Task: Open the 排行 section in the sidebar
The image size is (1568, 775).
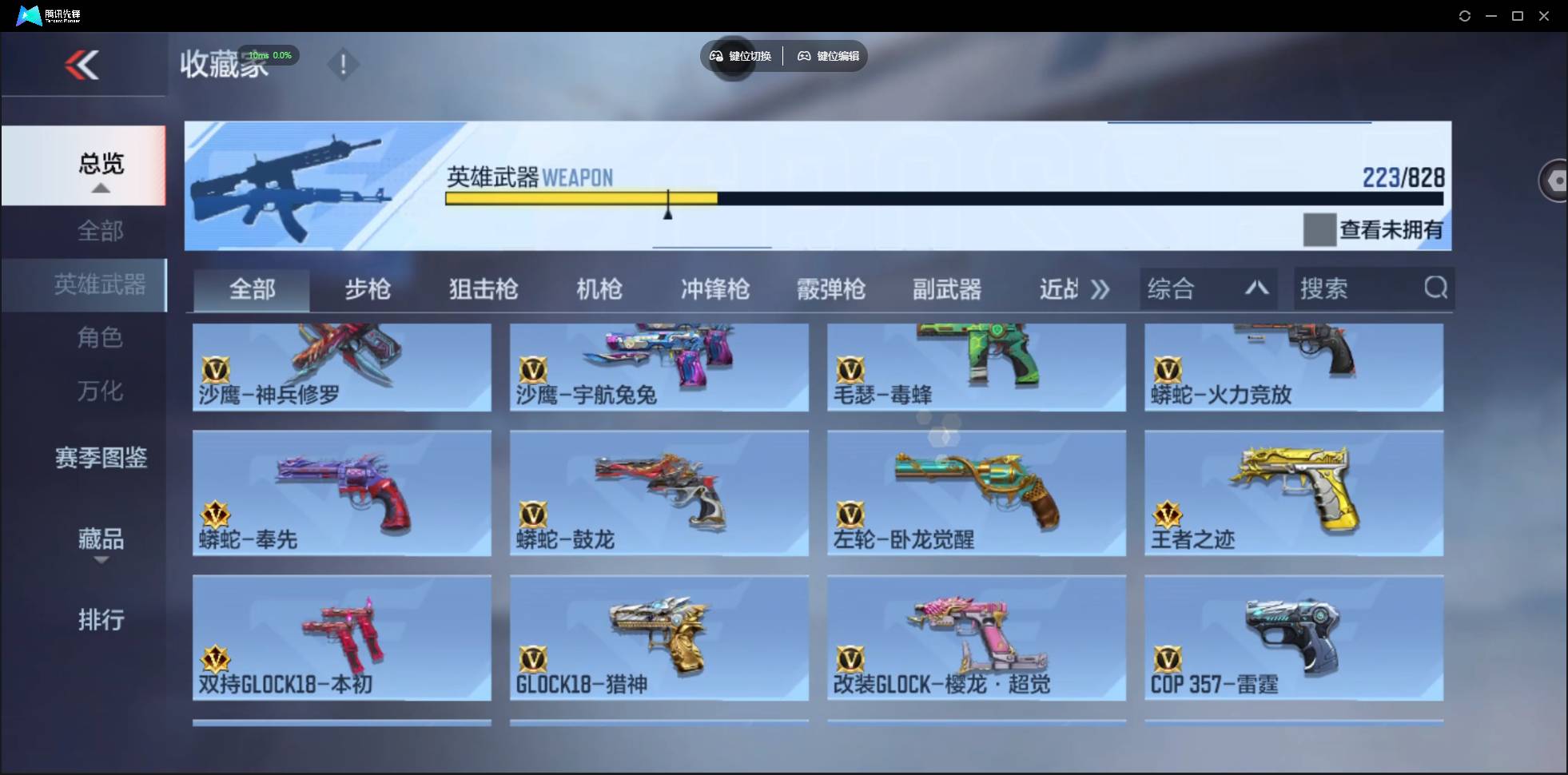Action: coord(101,620)
